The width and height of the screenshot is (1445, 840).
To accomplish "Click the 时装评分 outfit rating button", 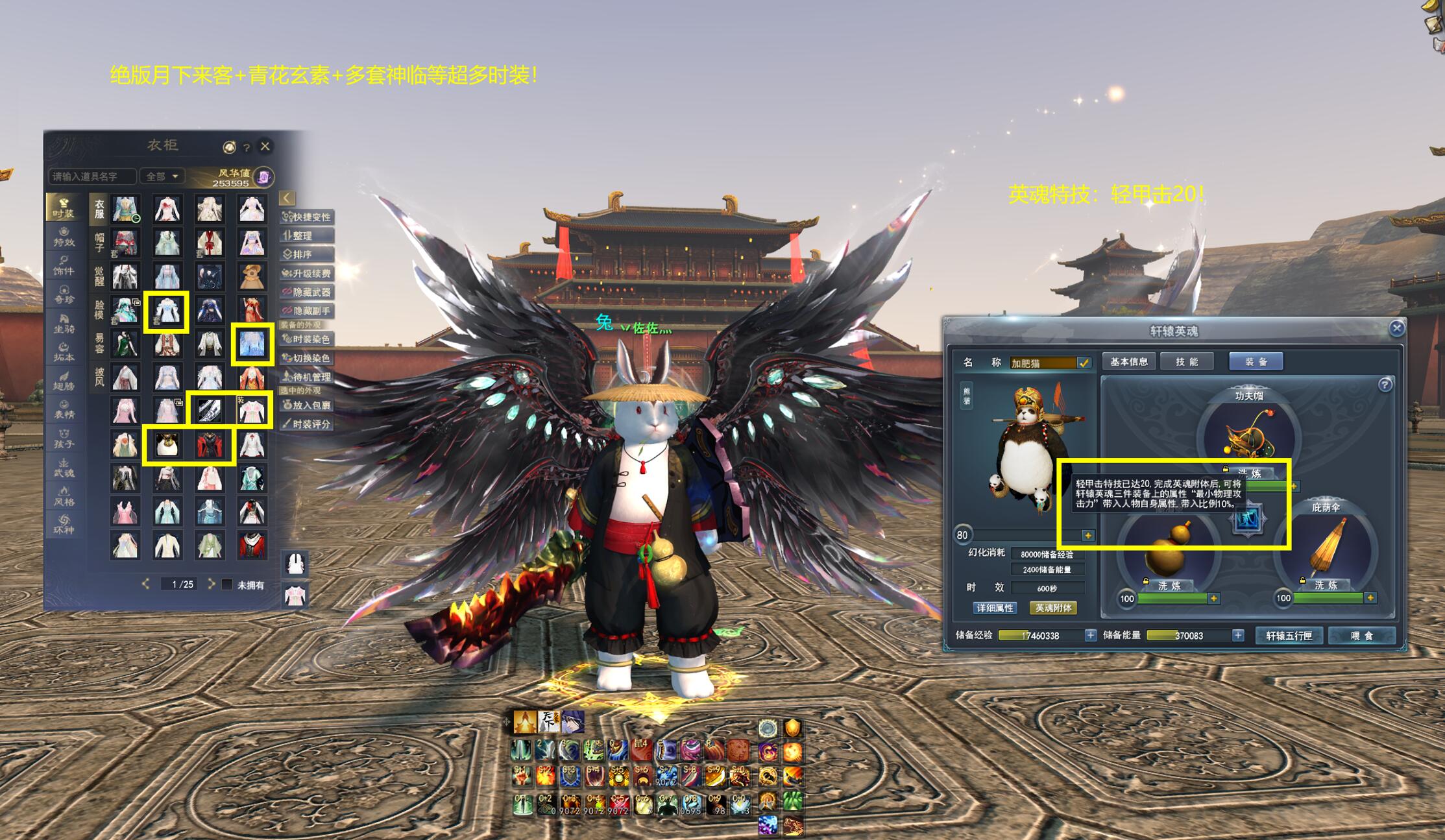I will pyautogui.click(x=307, y=424).
